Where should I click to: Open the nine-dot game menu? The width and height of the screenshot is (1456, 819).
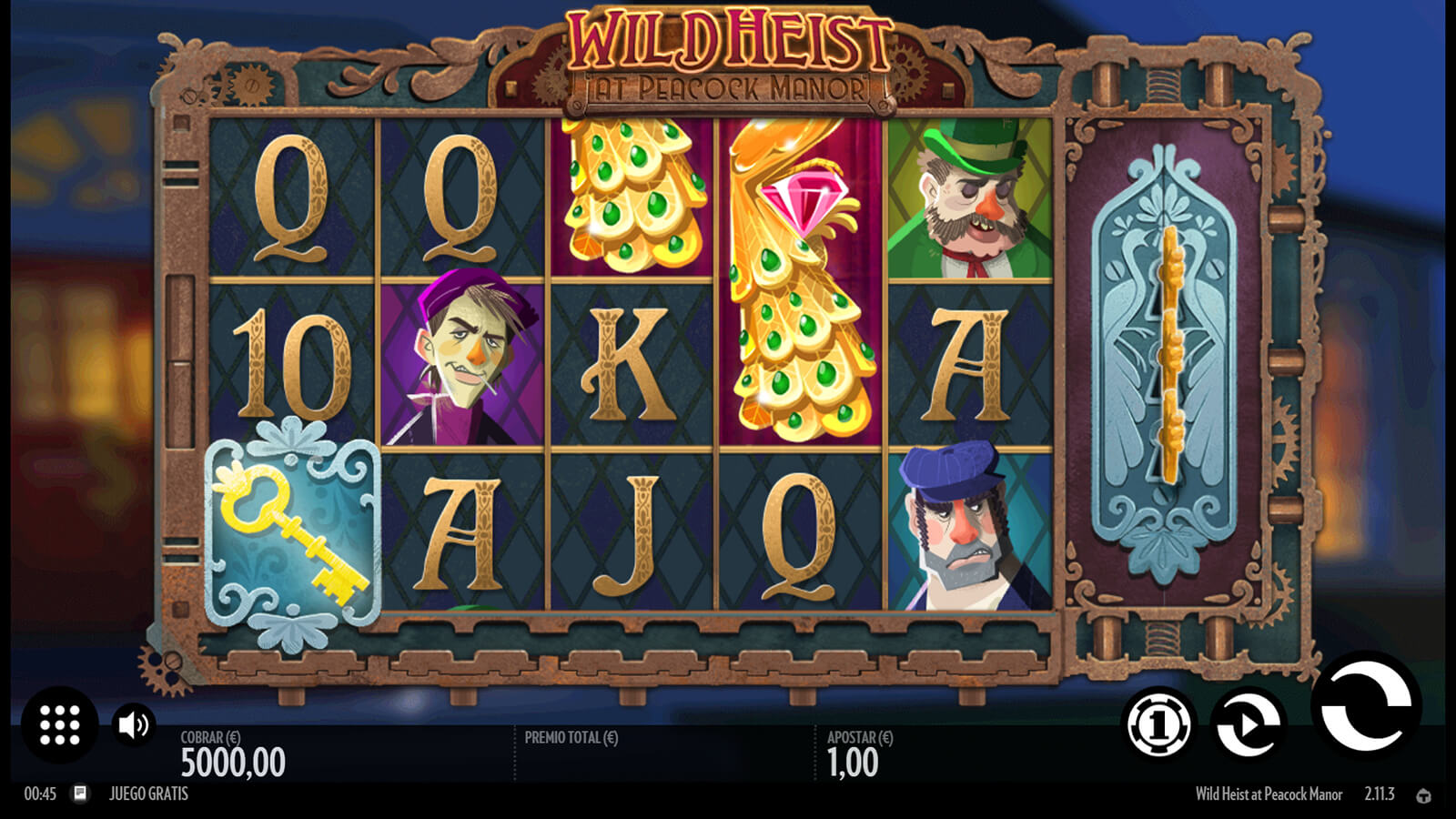pyautogui.click(x=60, y=724)
